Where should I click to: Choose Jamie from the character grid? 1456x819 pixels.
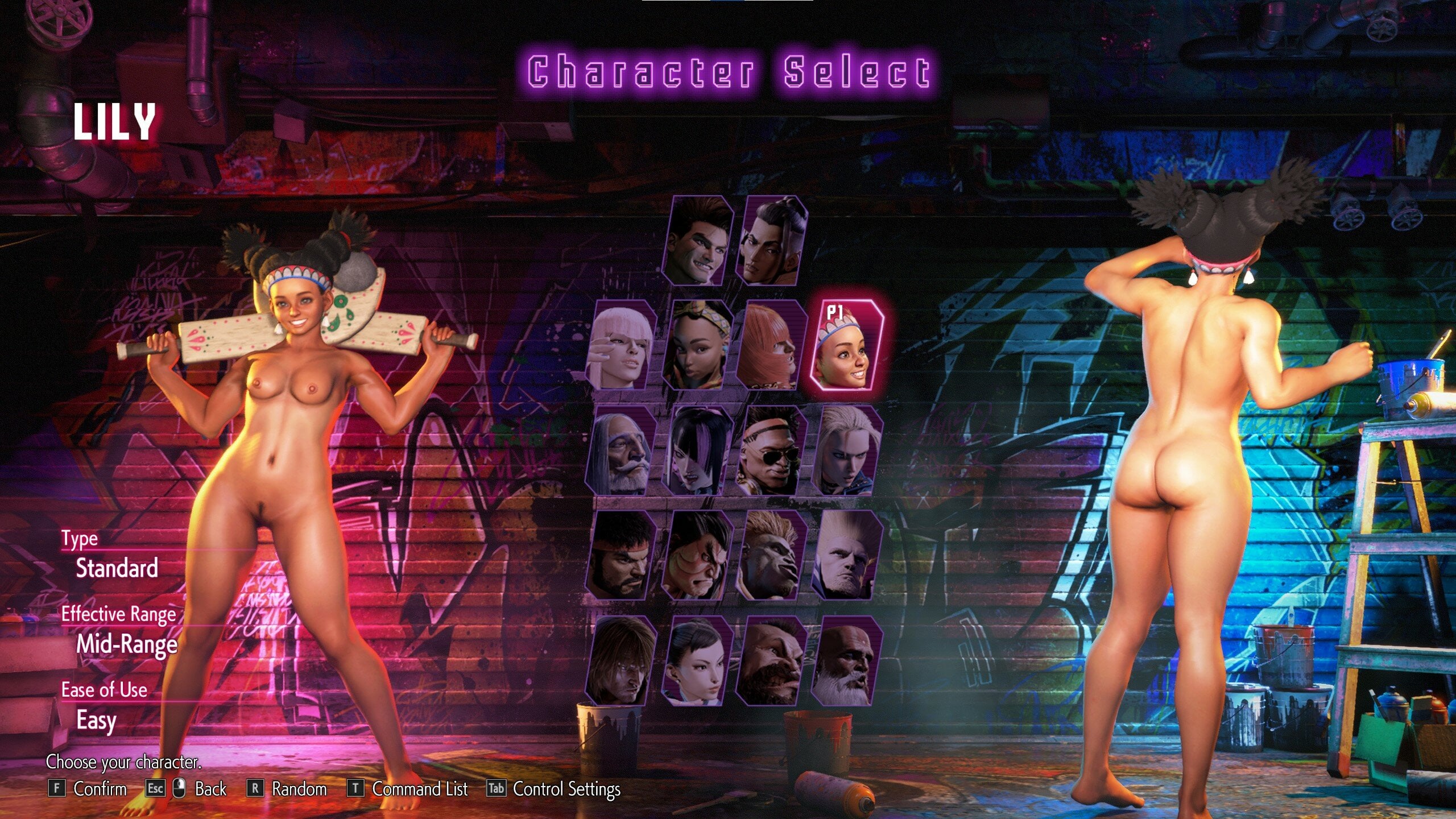(772, 242)
